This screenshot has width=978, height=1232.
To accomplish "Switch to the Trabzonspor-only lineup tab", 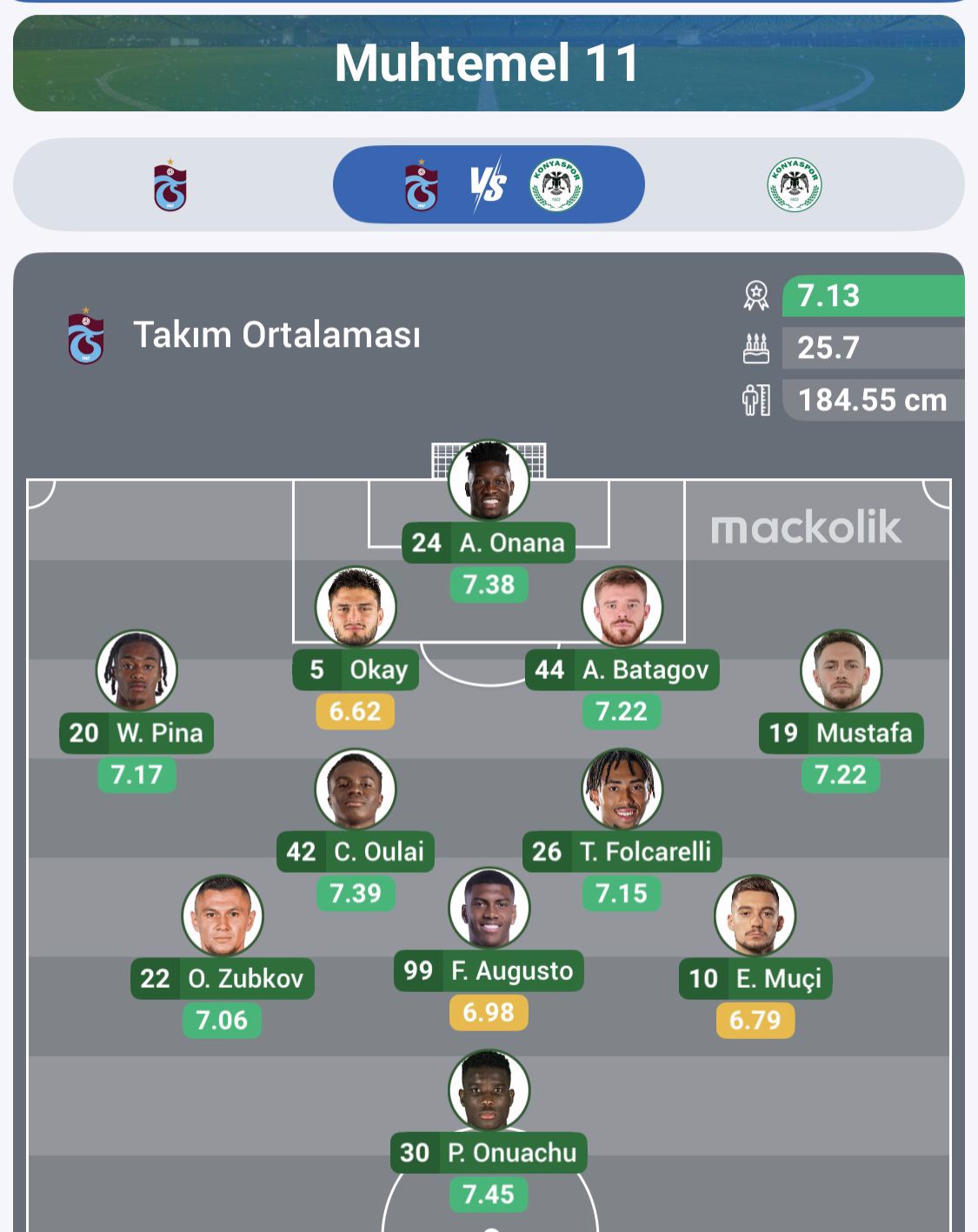I will 170,185.
